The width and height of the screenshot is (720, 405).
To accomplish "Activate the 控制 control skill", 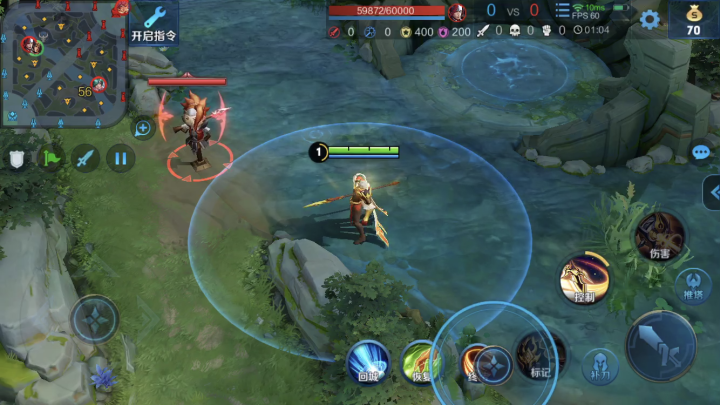I will 585,278.
